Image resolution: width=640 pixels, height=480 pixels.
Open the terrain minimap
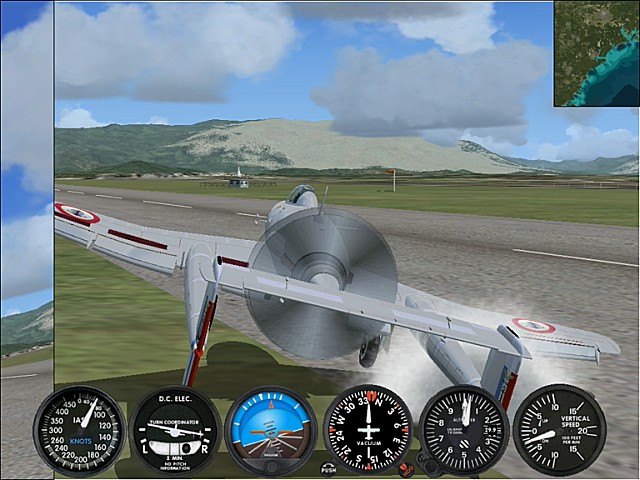pyautogui.click(x=596, y=53)
